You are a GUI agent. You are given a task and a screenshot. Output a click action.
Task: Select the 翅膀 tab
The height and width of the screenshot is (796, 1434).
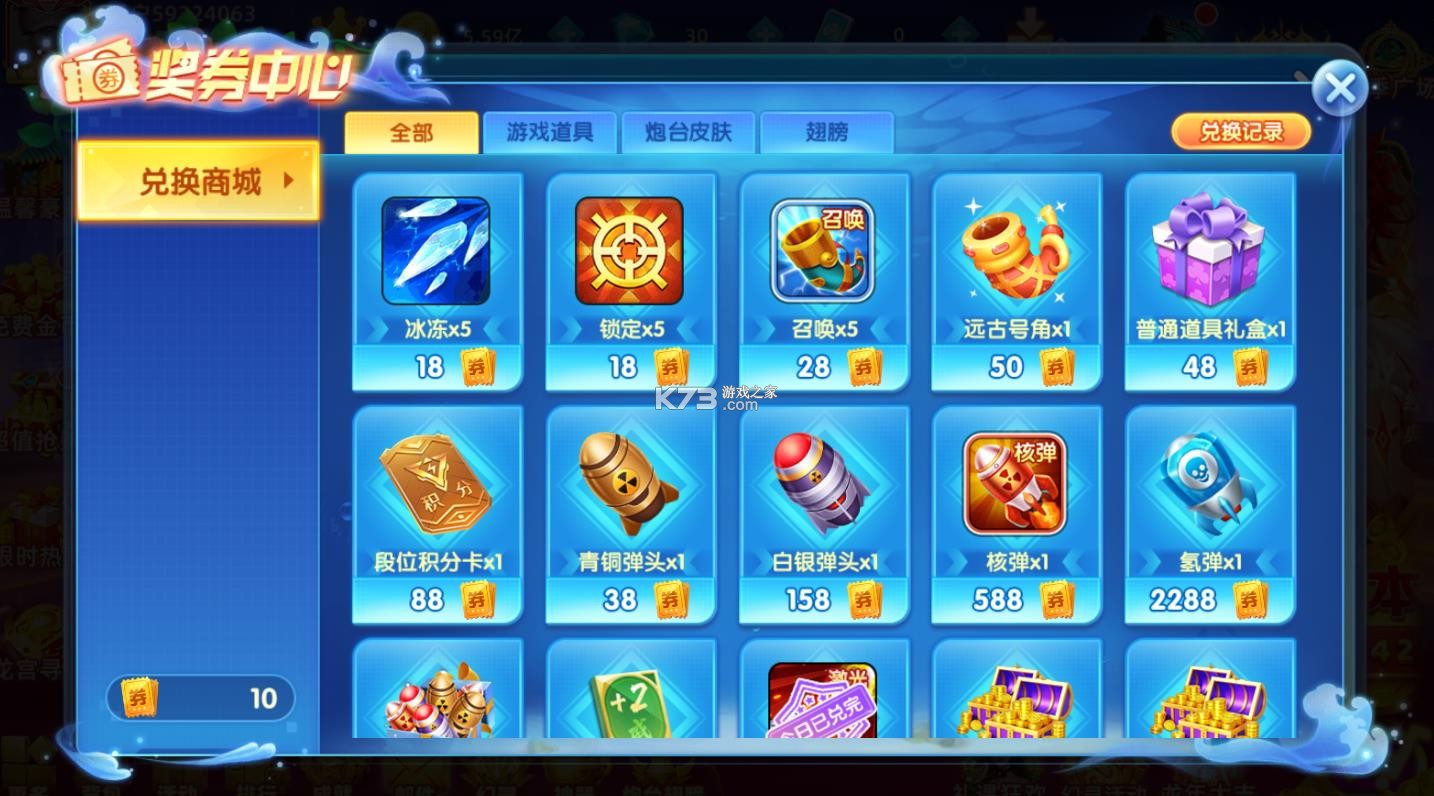point(827,131)
